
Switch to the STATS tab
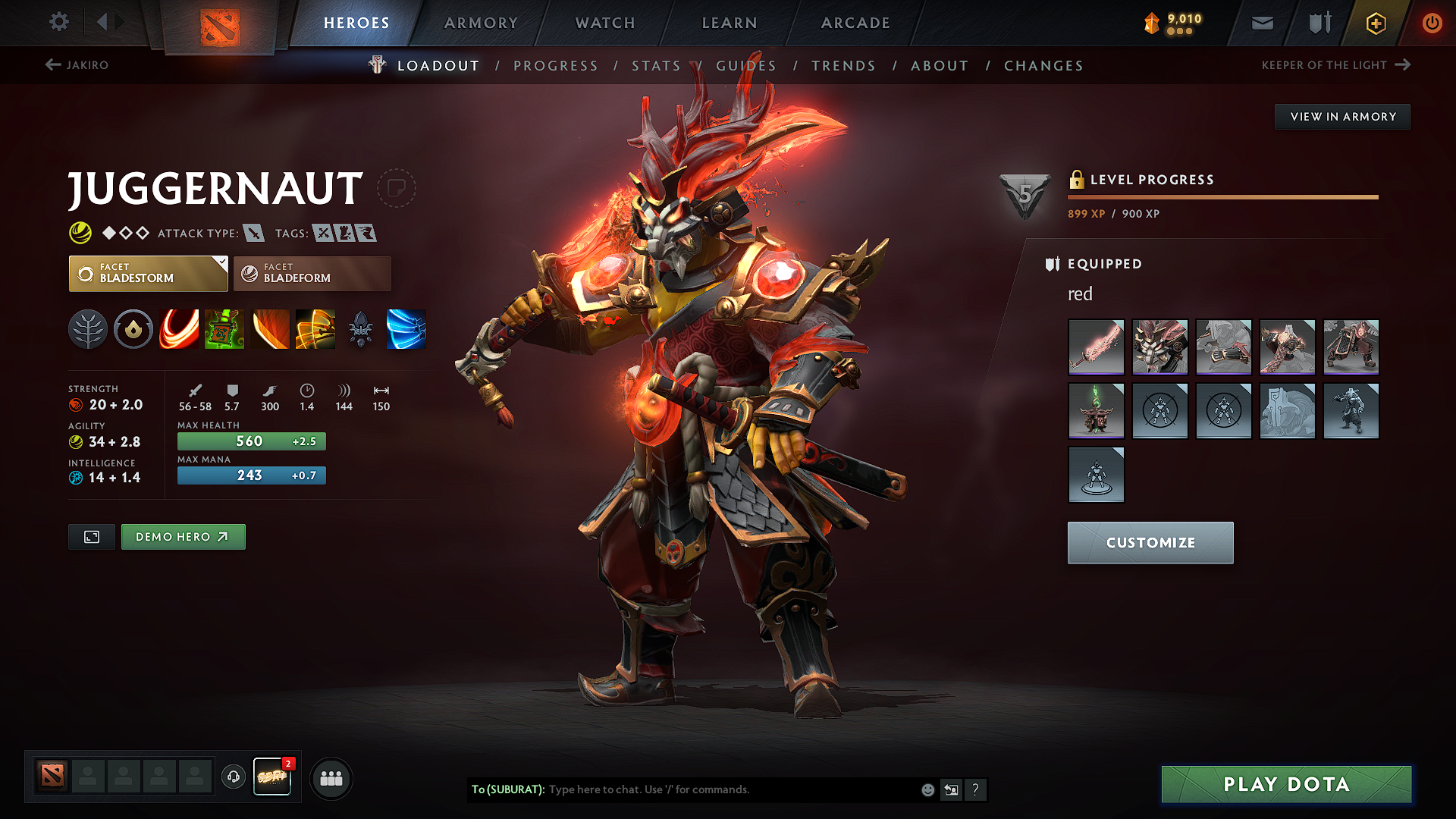point(655,66)
